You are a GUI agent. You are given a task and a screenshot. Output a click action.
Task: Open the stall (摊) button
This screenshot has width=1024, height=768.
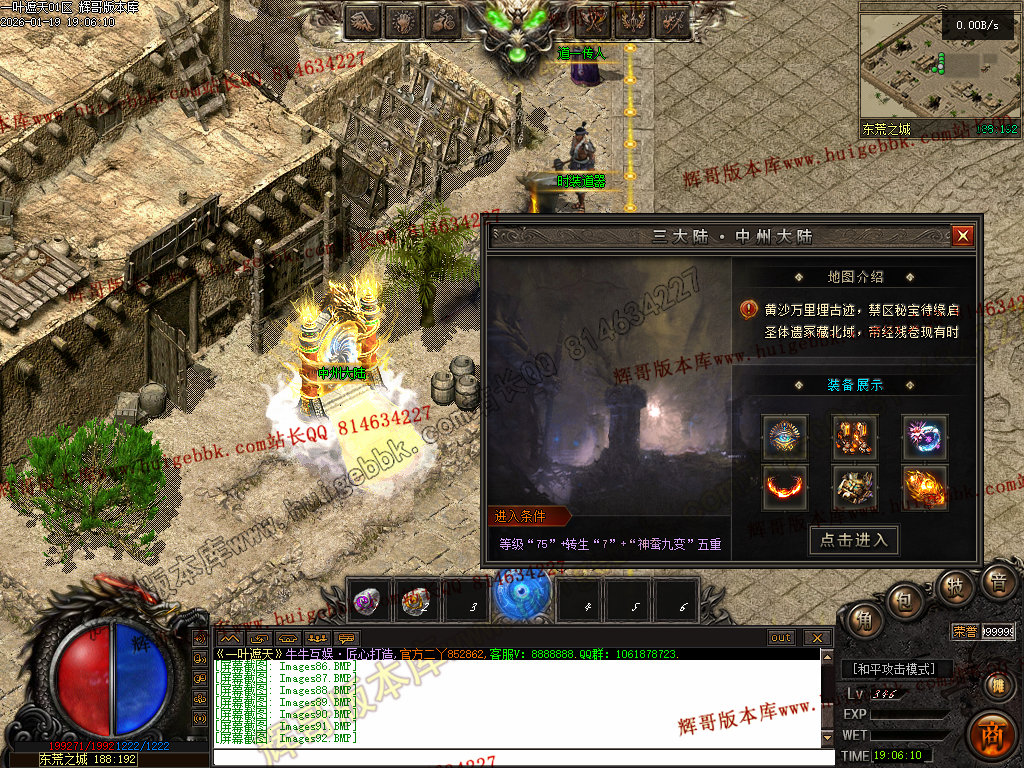[x=996, y=685]
